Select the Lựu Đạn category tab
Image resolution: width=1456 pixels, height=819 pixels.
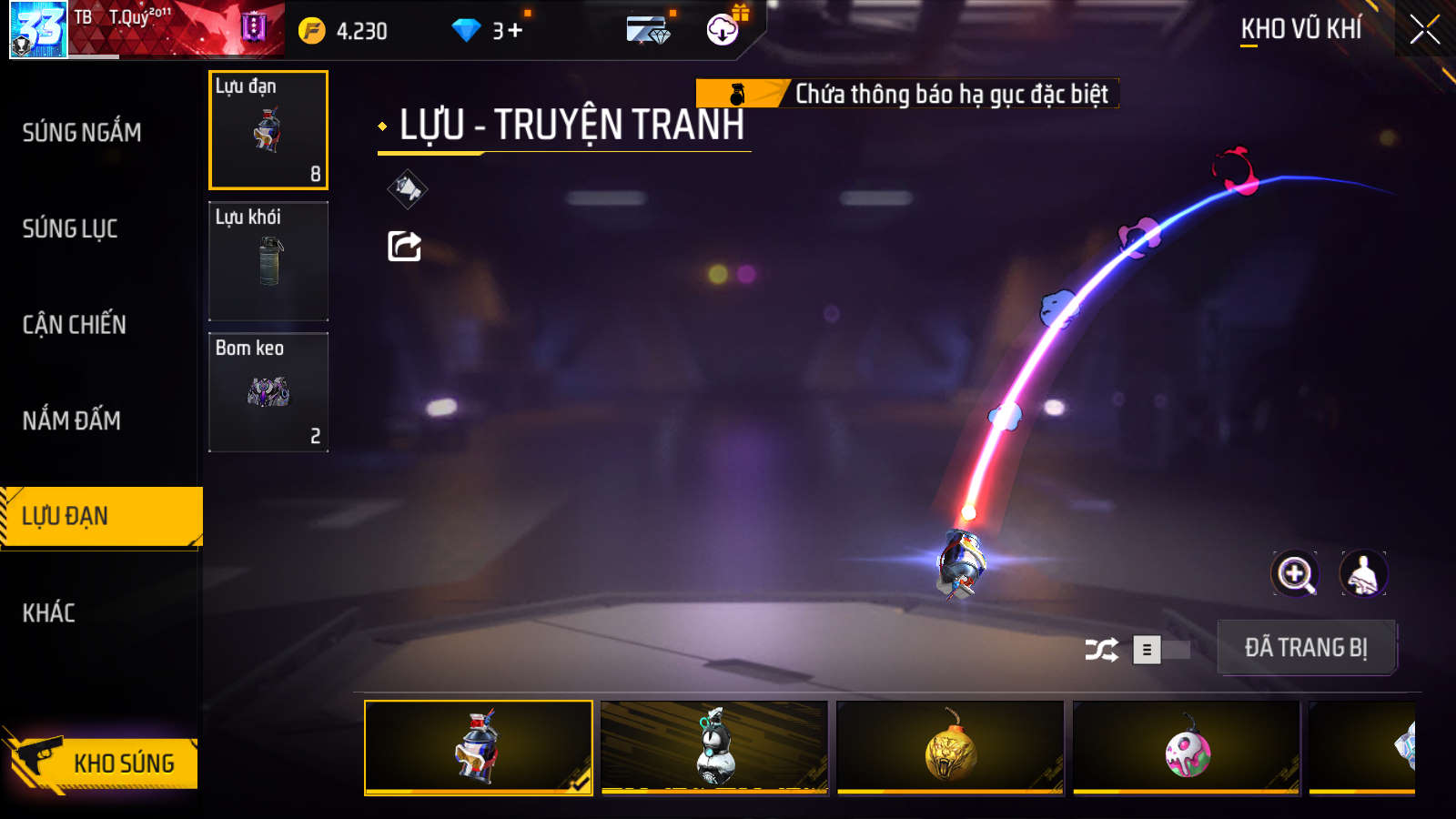tap(100, 516)
